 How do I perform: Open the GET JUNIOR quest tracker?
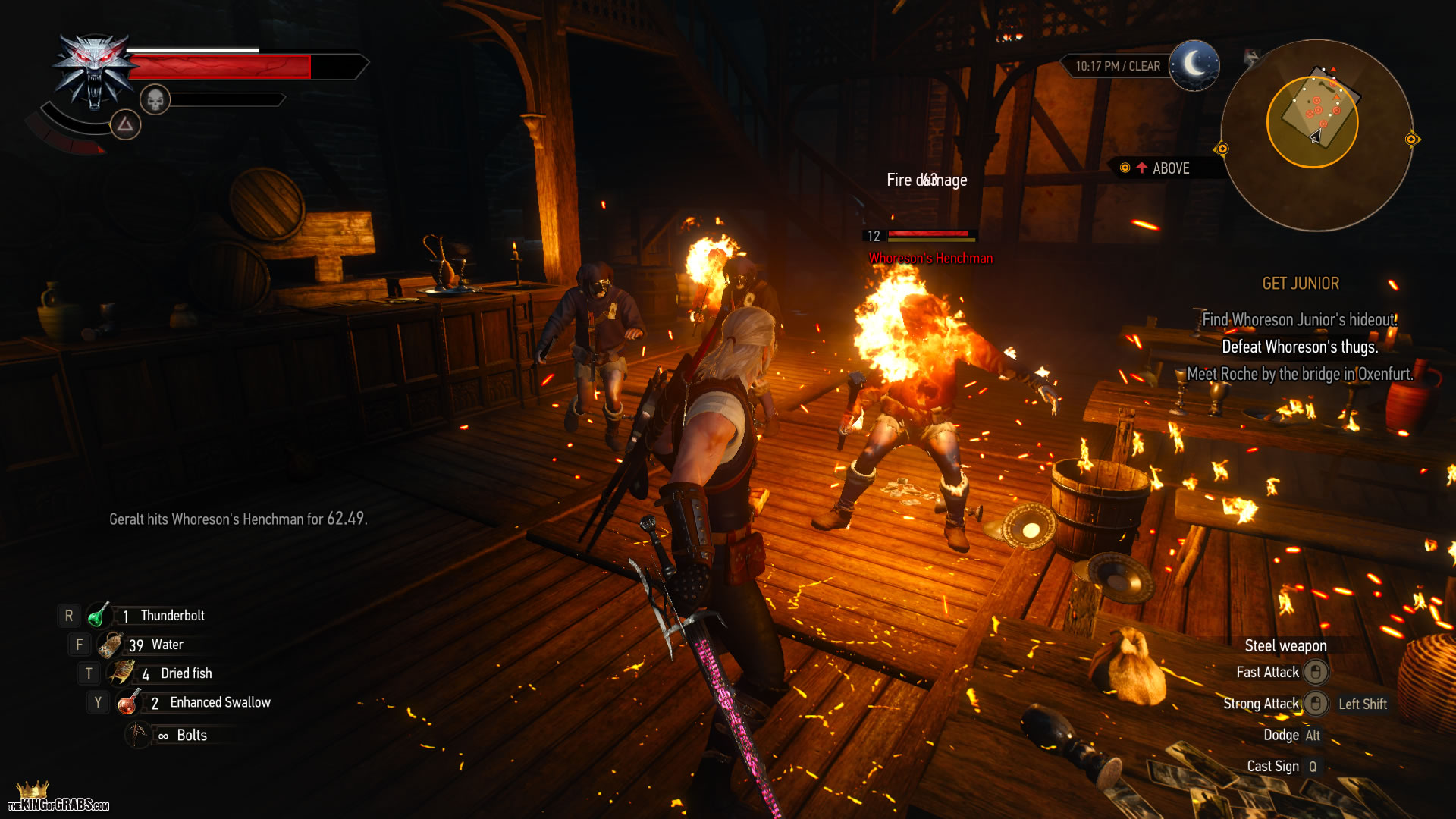[x=1300, y=284]
